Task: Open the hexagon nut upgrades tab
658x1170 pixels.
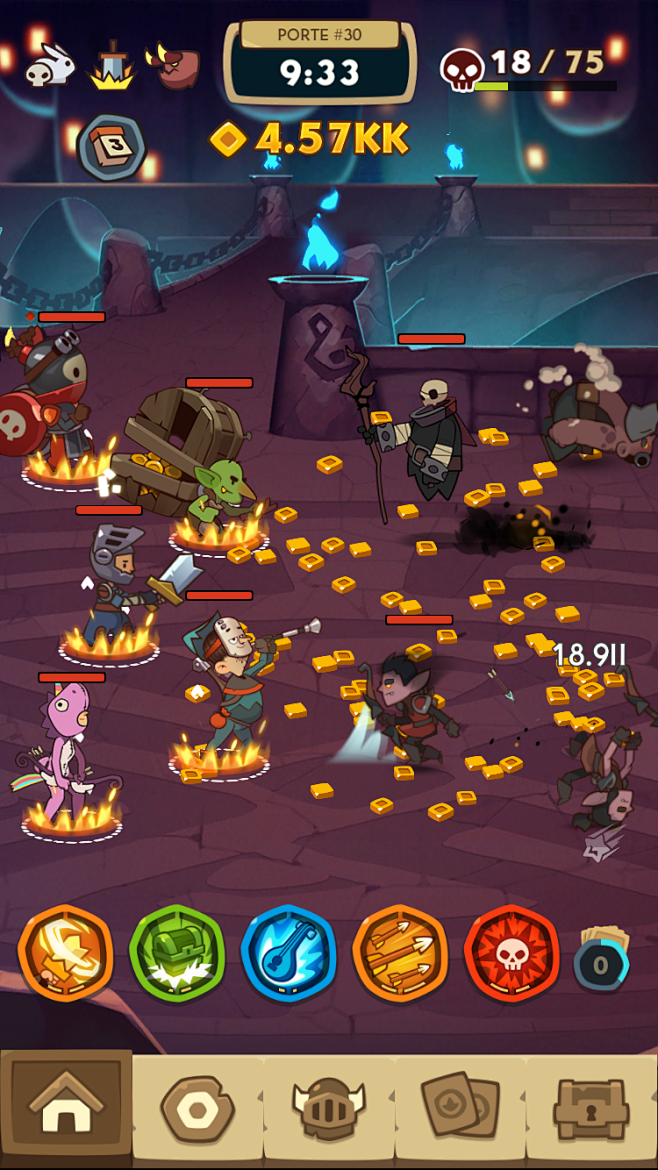Action: pyautogui.click(x=197, y=1108)
